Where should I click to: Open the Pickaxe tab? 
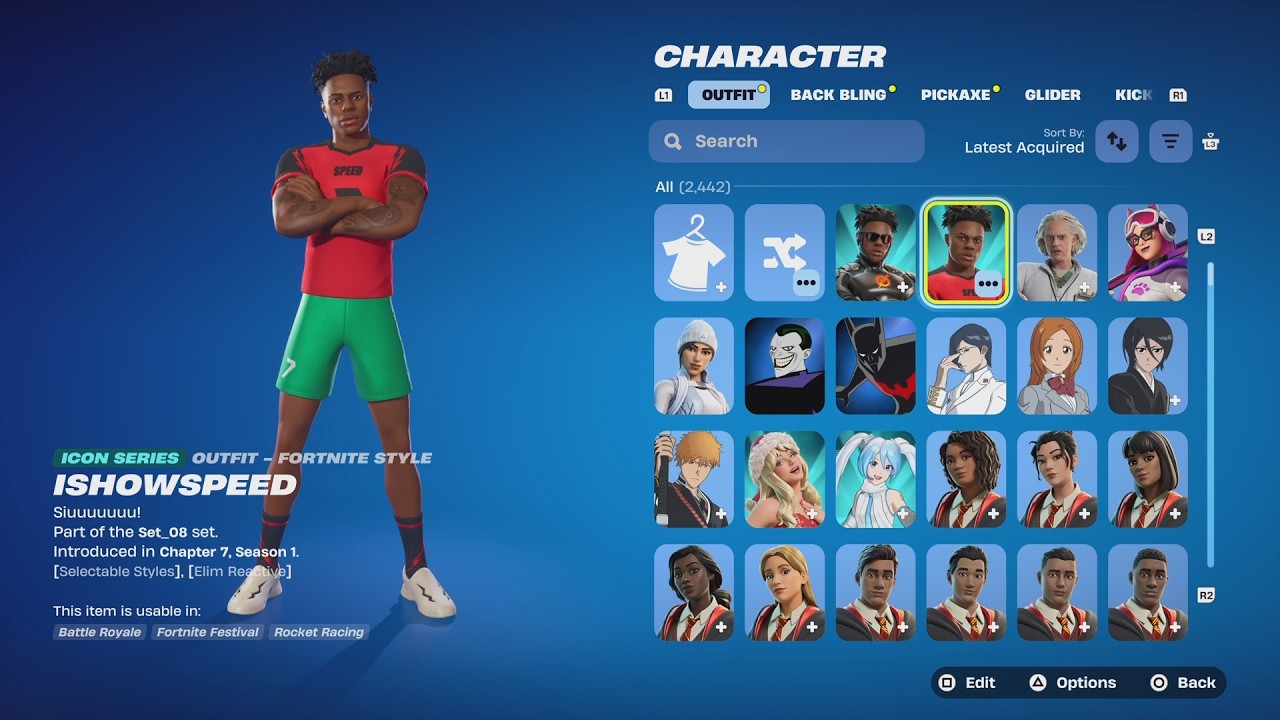955,95
